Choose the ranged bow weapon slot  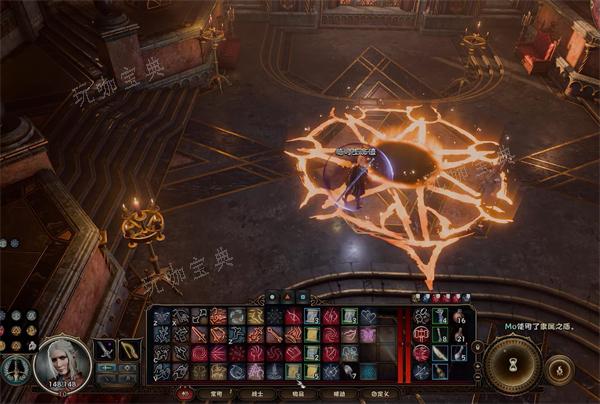130,350
